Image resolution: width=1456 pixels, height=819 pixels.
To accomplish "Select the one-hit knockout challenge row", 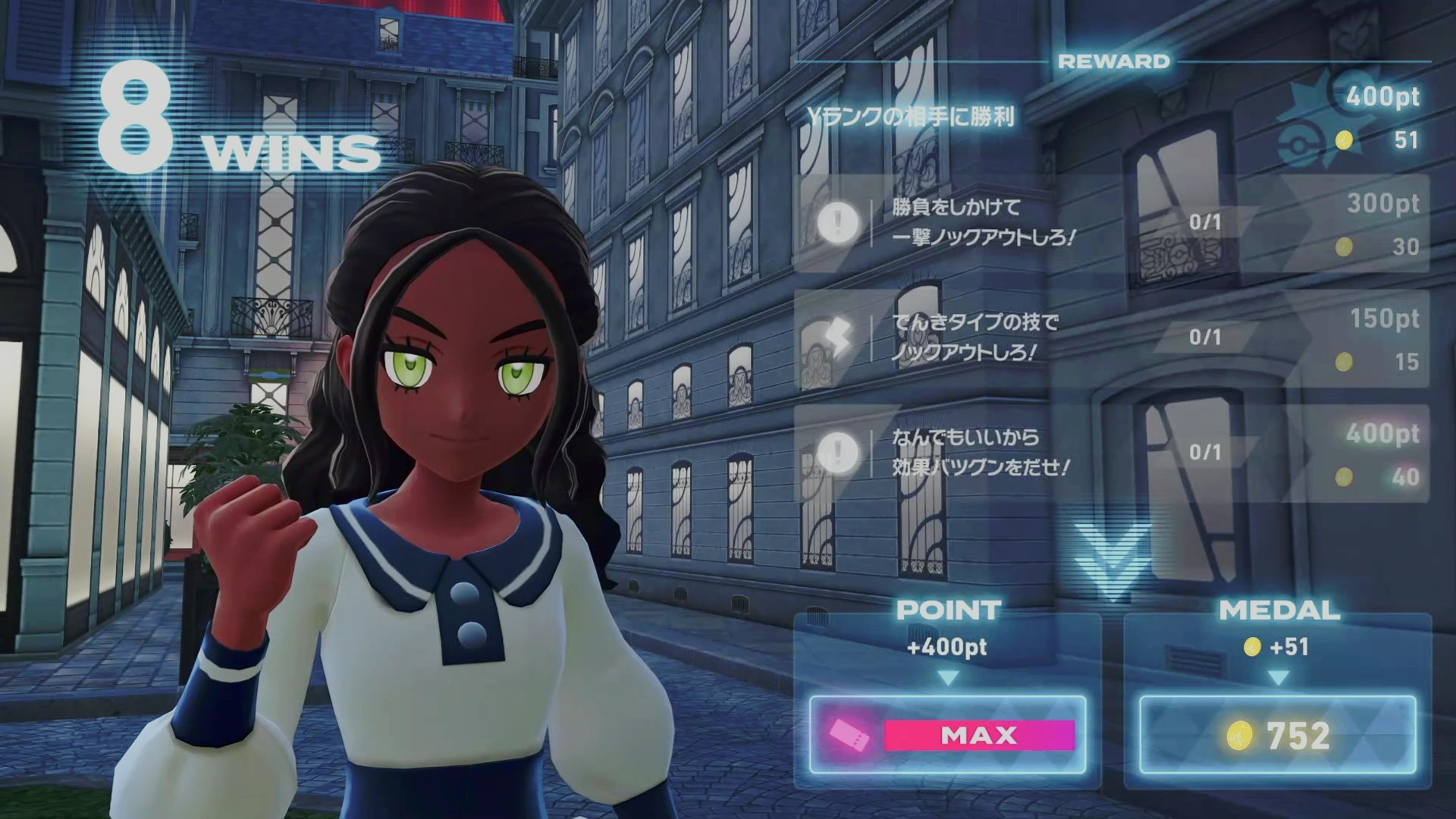I will [1111, 223].
